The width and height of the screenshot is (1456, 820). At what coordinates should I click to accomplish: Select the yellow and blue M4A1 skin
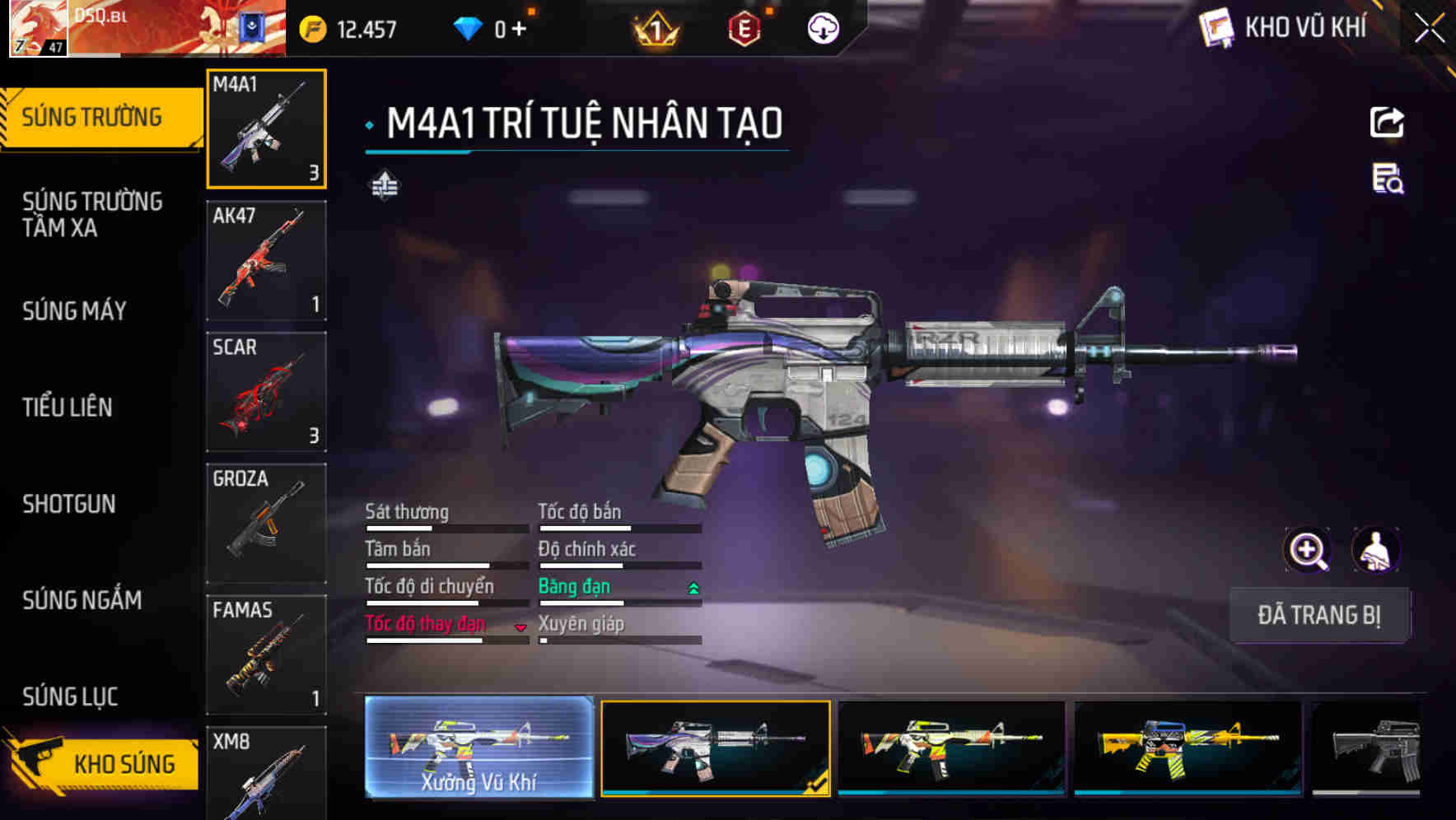[x=1188, y=748]
